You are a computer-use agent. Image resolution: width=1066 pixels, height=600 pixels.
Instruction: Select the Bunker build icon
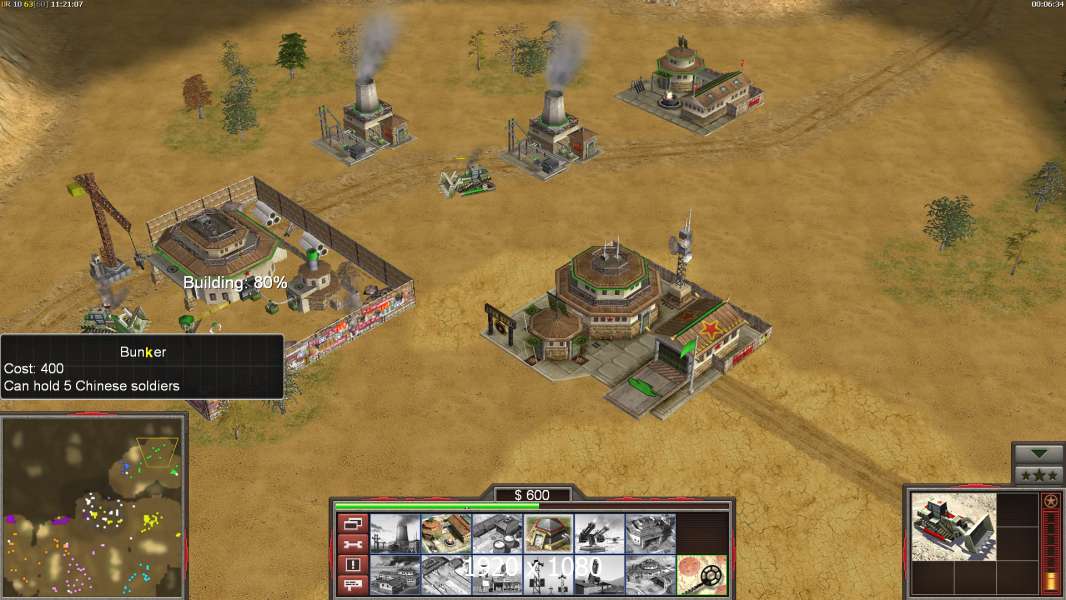pyautogui.click(x=549, y=533)
